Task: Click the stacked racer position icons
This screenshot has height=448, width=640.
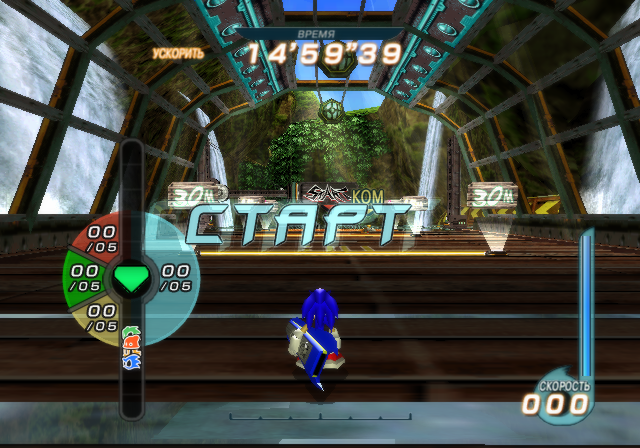Action: pyautogui.click(x=131, y=352)
